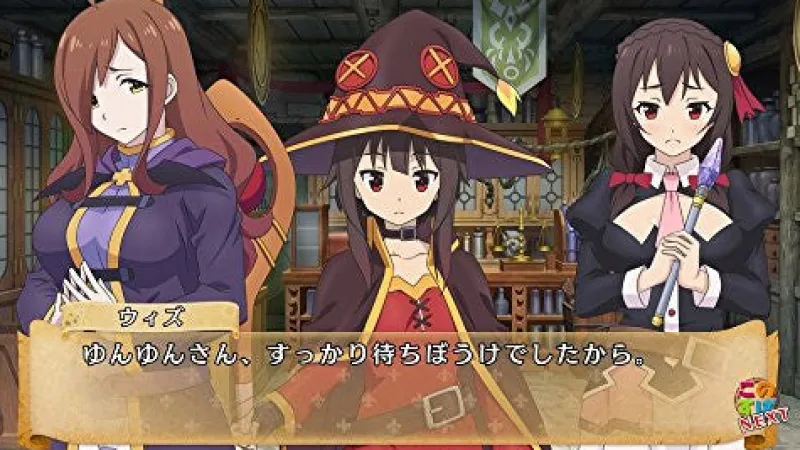Advance the dialogue with the NEXT icon

click(x=757, y=411)
